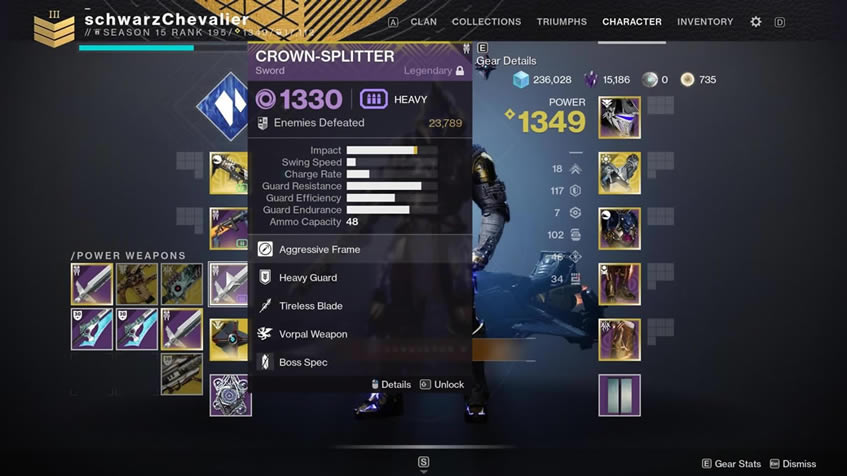Choose the Heavy Guard perk row
Viewport: 847px width, 476px height.
(308, 278)
